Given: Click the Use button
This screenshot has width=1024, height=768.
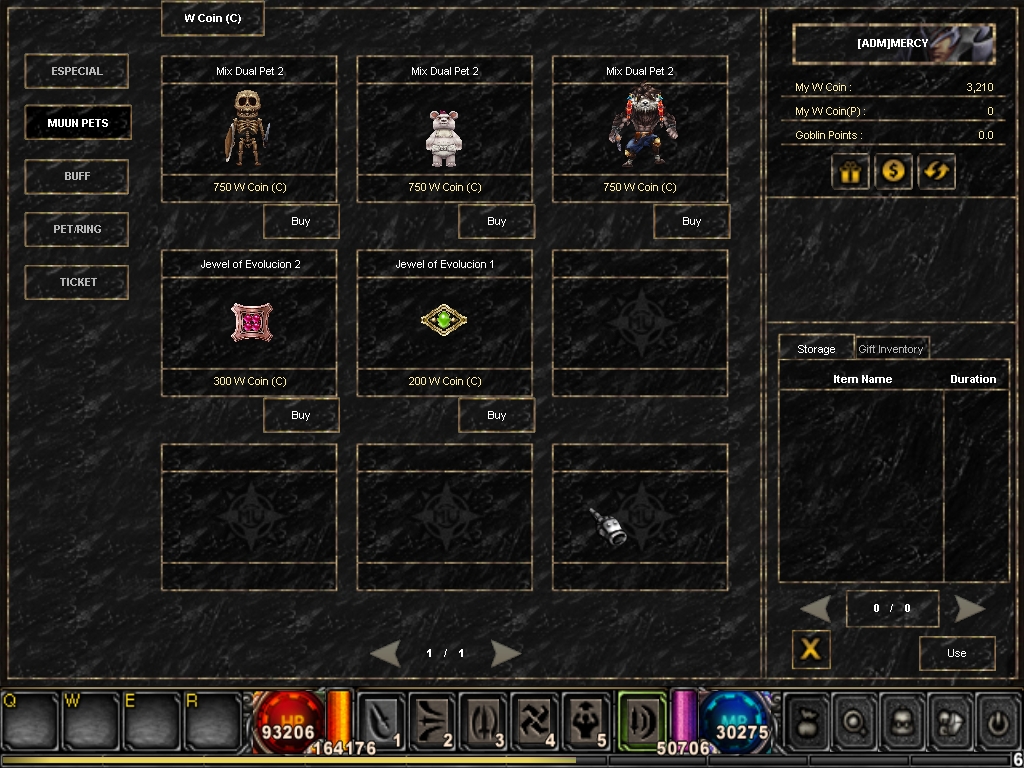Looking at the screenshot, I should [957, 653].
